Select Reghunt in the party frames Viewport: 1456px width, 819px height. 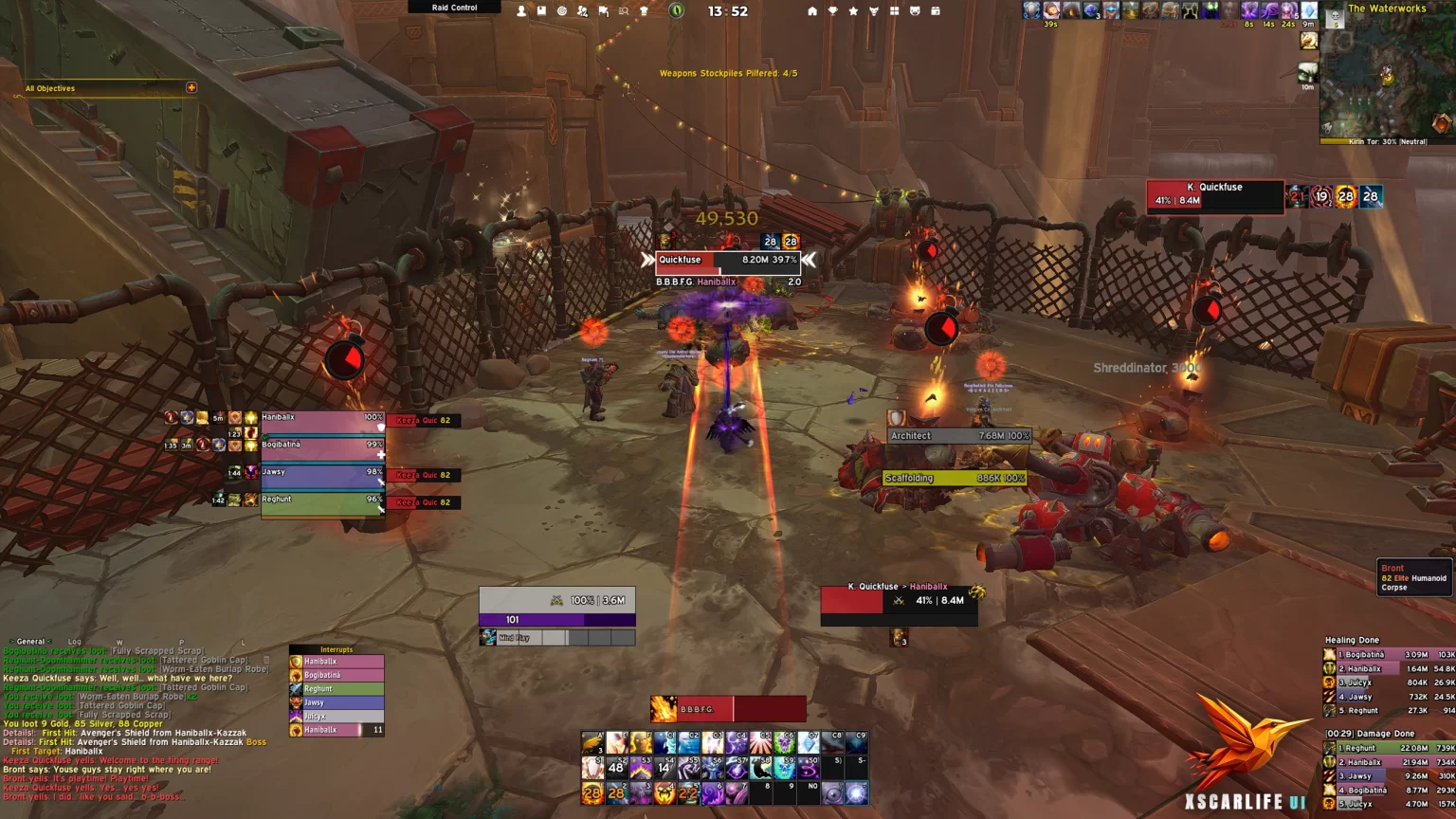322,501
